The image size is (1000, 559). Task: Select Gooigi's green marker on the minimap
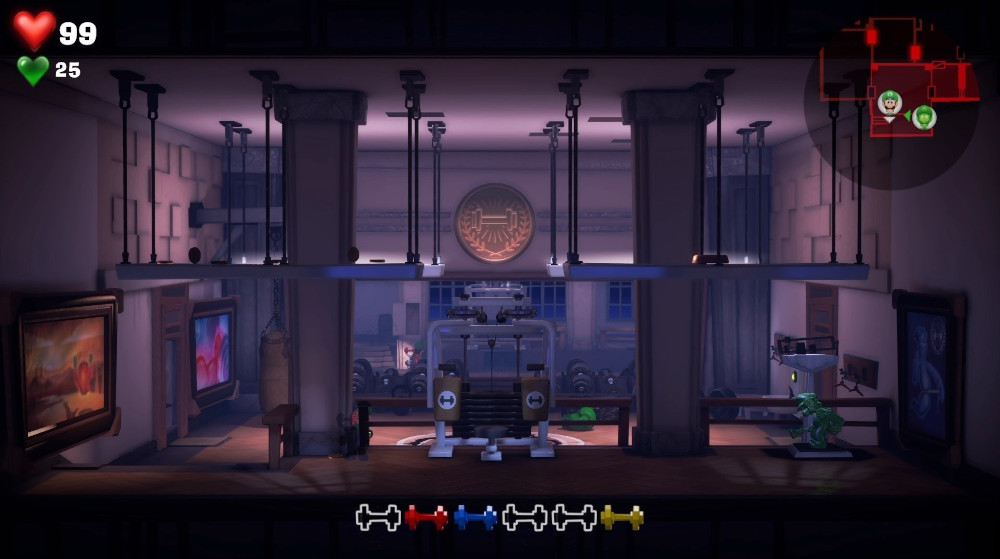point(924,117)
